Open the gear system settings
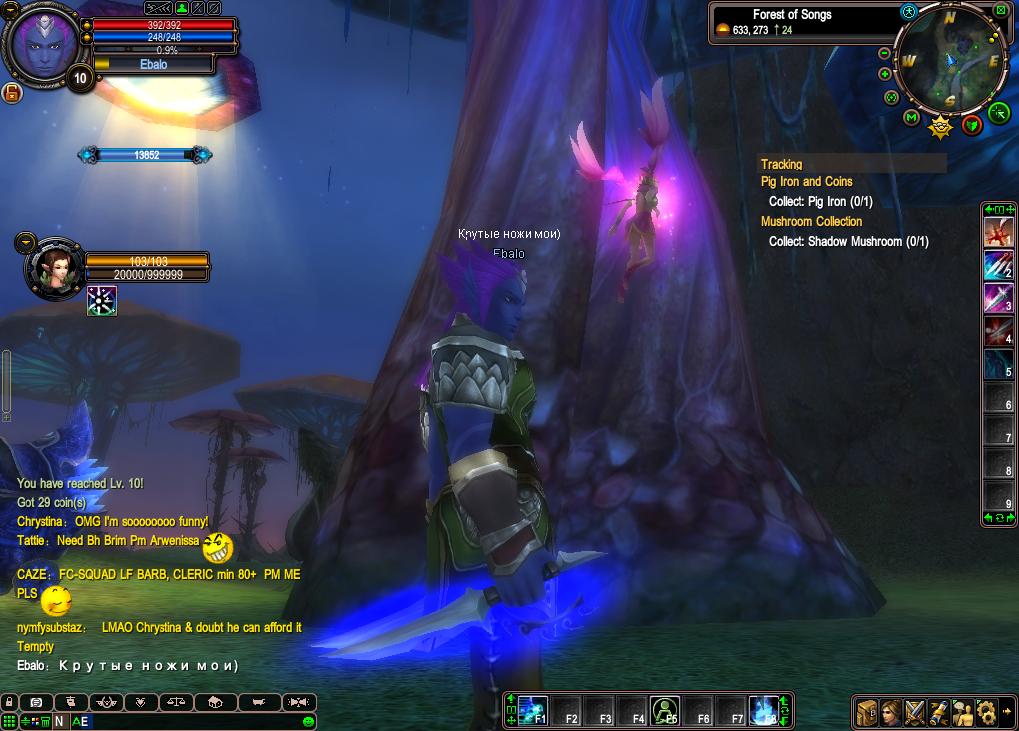 tap(986, 712)
